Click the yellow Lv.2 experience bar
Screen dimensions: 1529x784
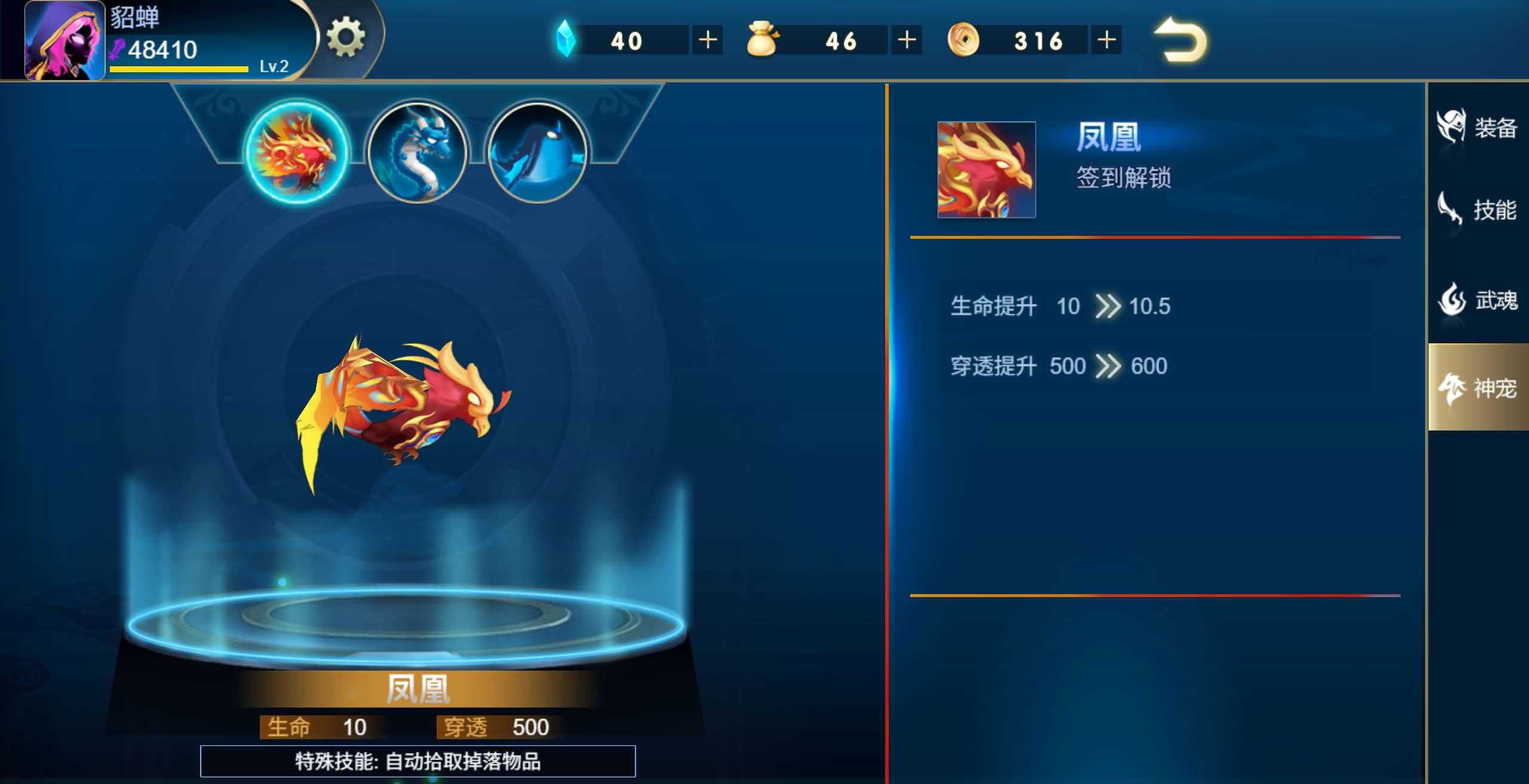(178, 69)
